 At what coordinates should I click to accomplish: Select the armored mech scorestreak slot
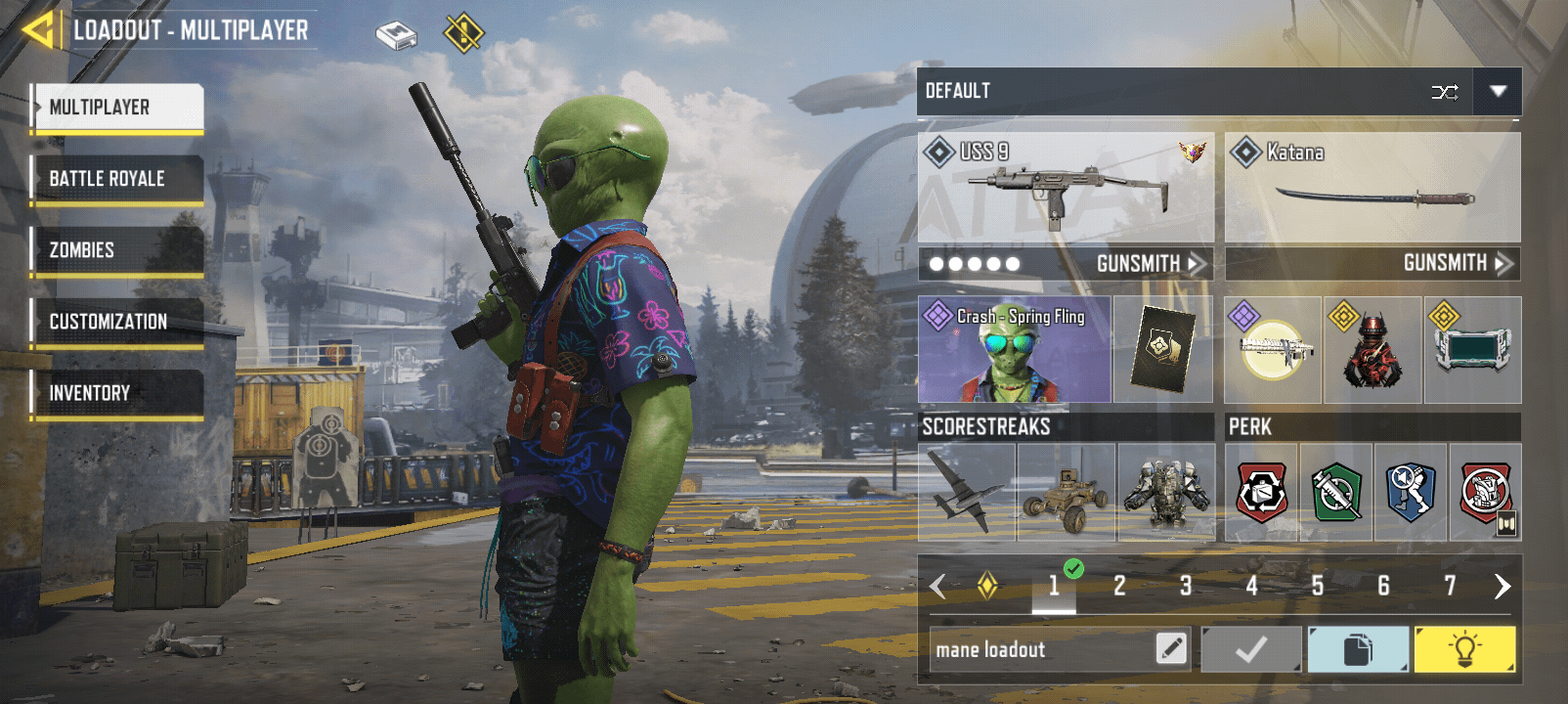[1166, 492]
